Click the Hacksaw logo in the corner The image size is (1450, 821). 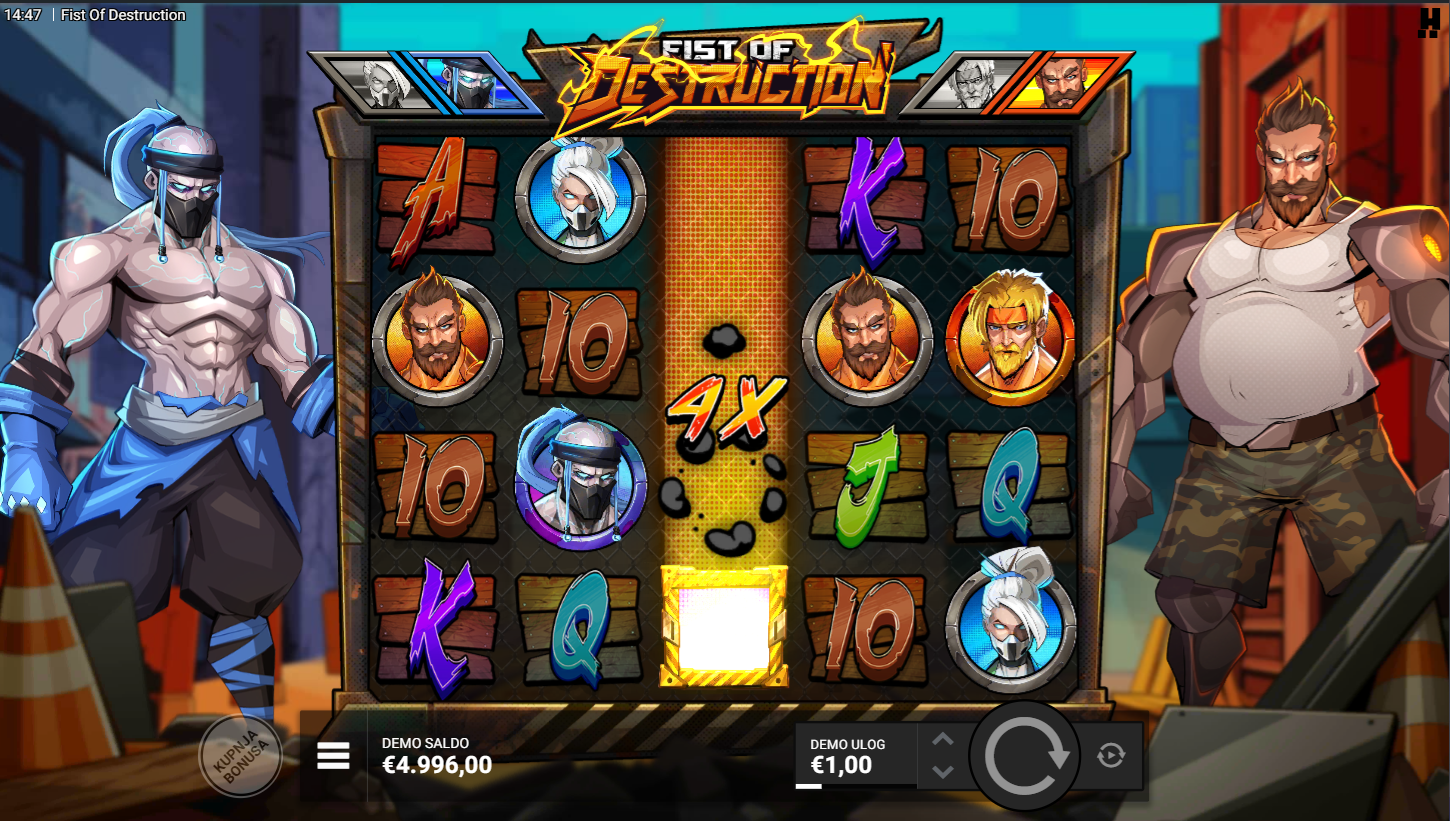point(1428,22)
